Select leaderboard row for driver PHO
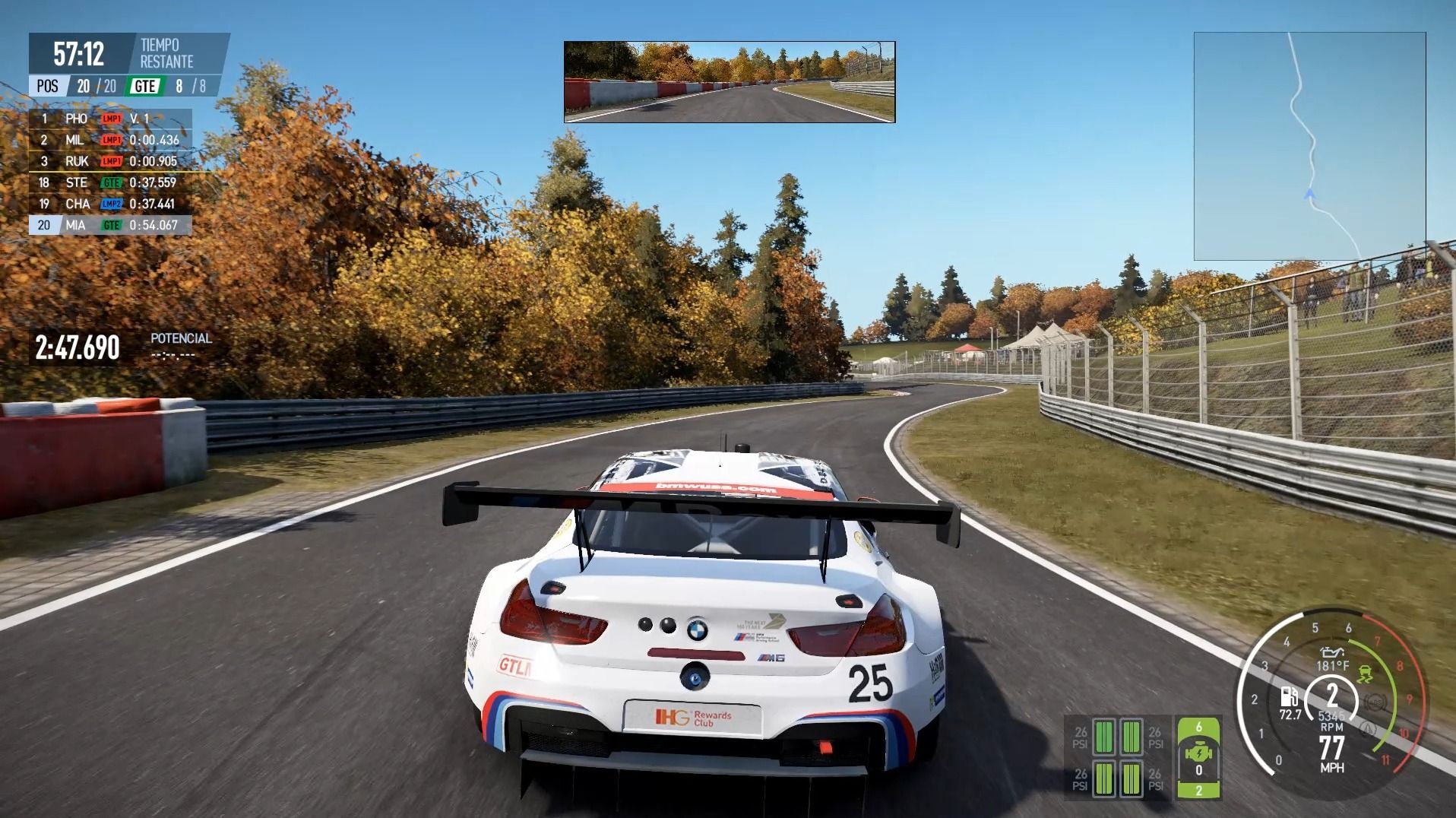The image size is (1456, 818). coord(110,119)
